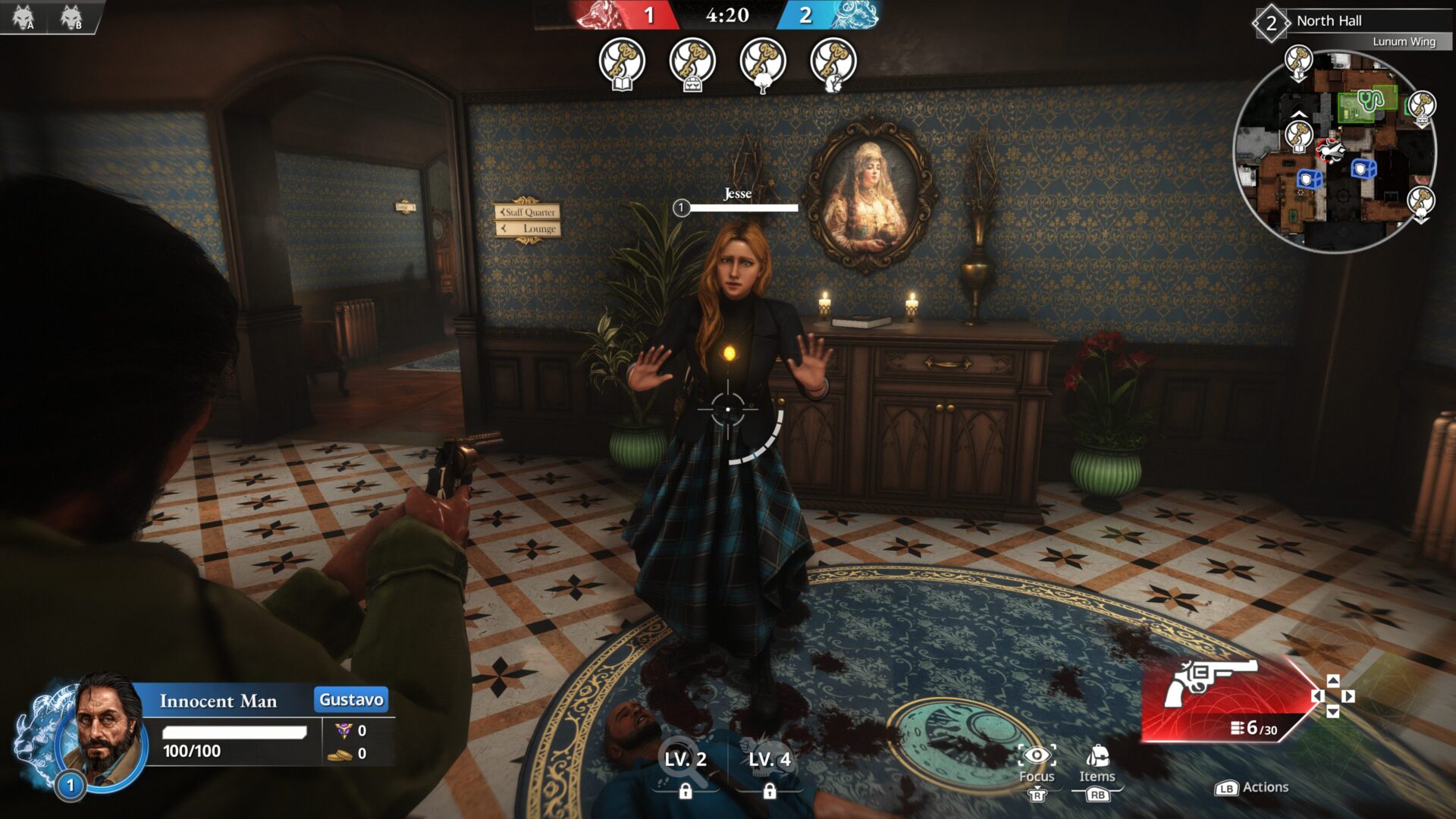Click the North Hall location label
Screen dimensions: 1456x819
[x=1331, y=20]
